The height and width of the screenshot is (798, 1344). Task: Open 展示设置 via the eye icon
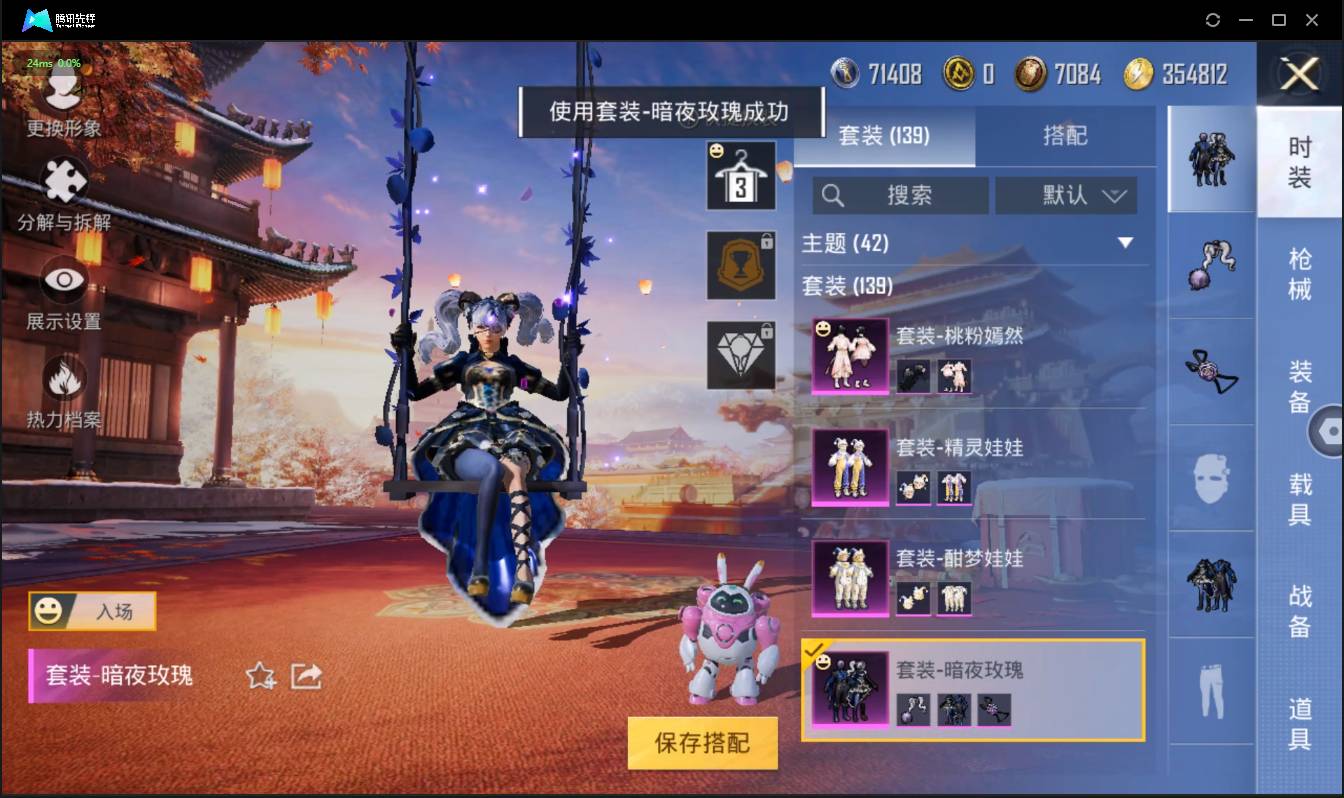(62, 282)
